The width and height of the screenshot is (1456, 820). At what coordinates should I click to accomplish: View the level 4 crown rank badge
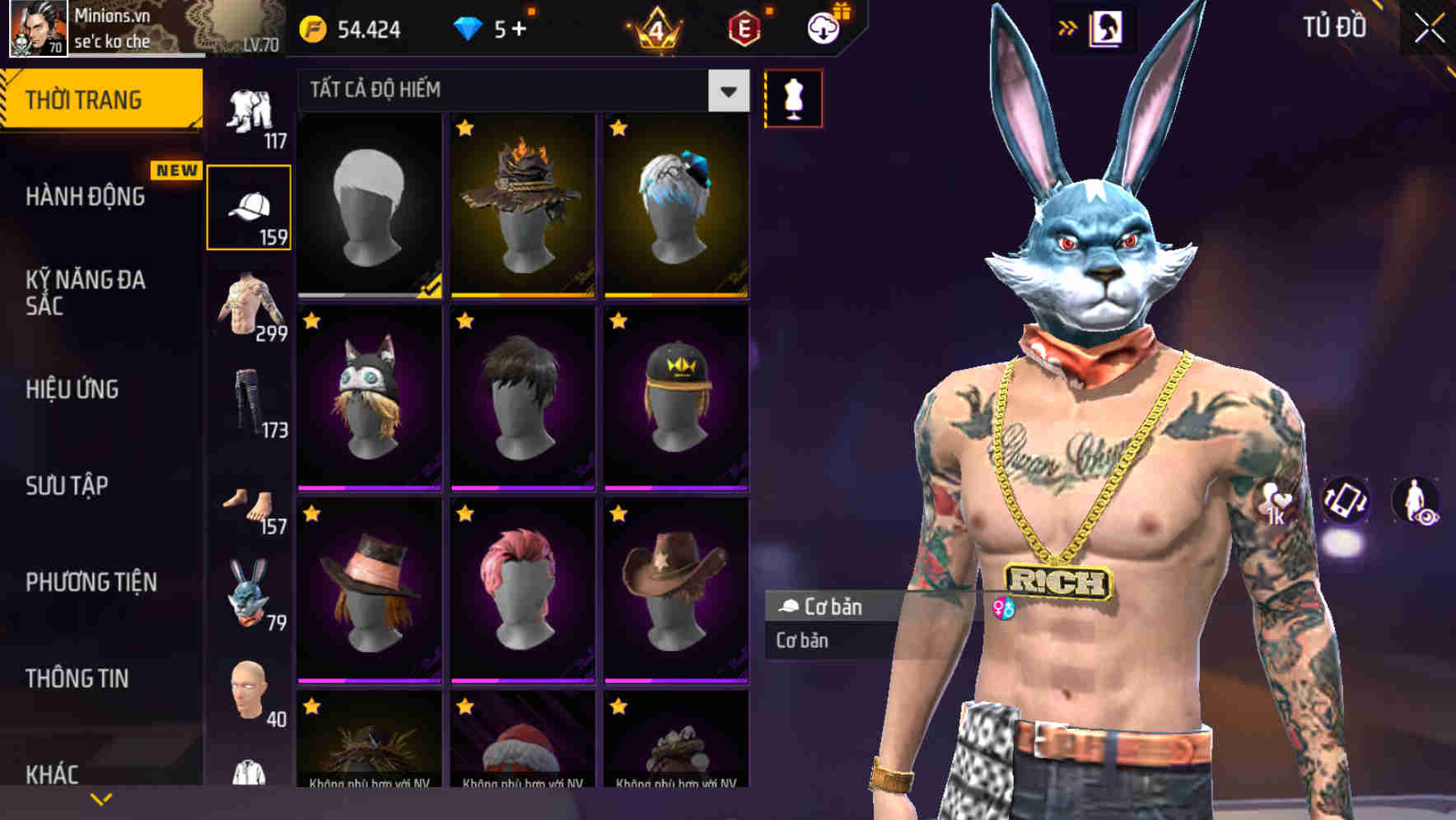click(655, 29)
